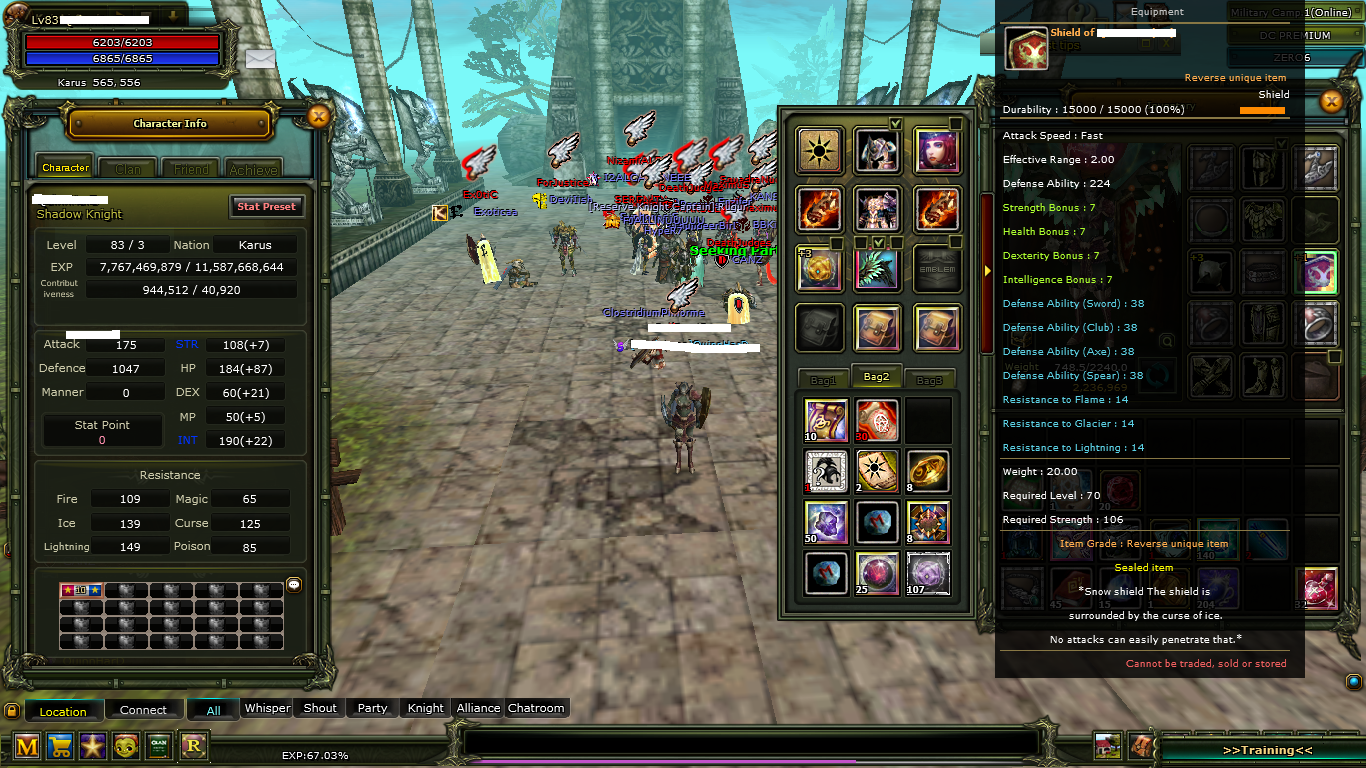Toggle the chat lock padlock icon
This screenshot has height=768, width=1366.
pyautogui.click(x=12, y=711)
